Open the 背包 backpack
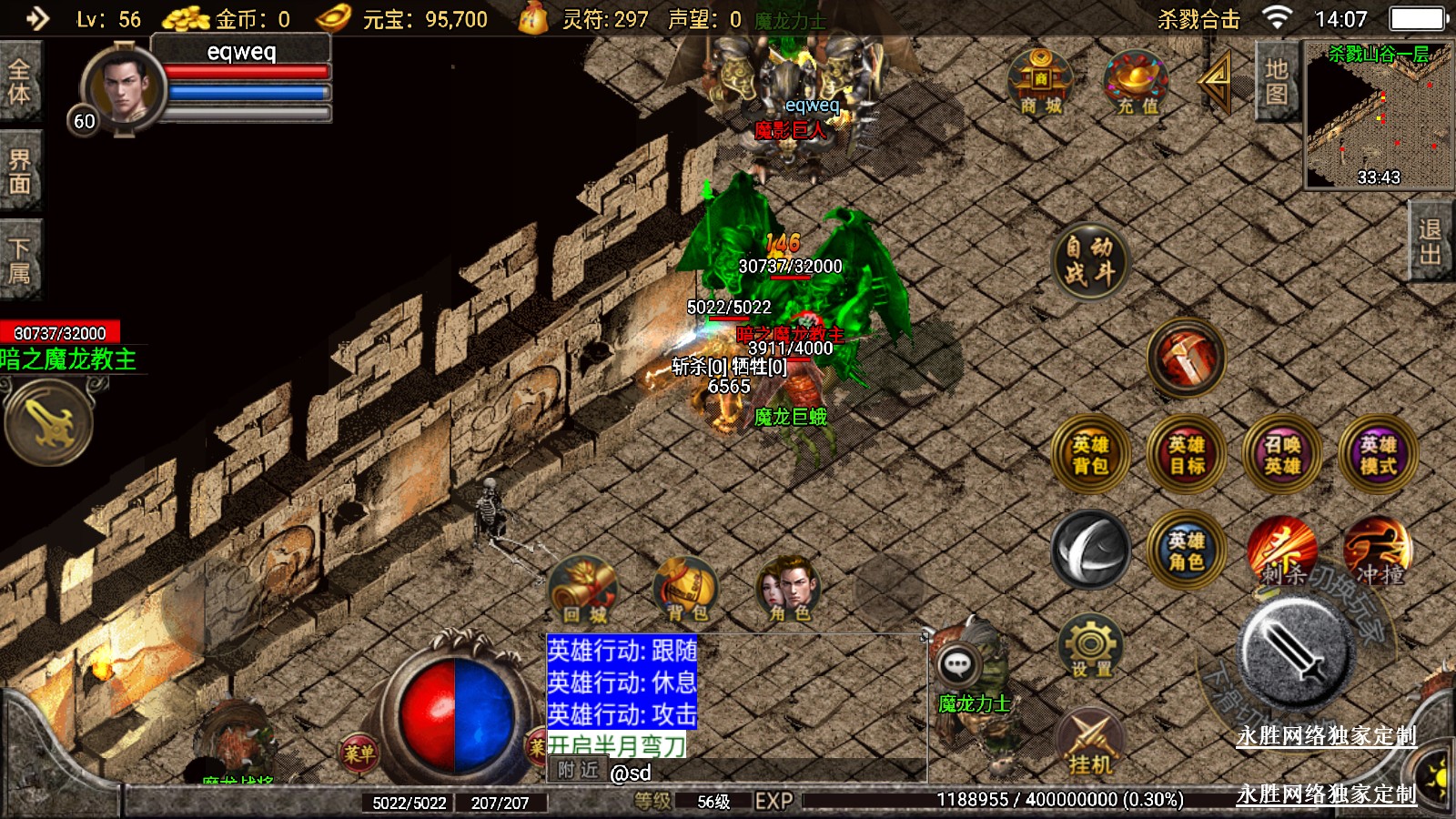 687,590
